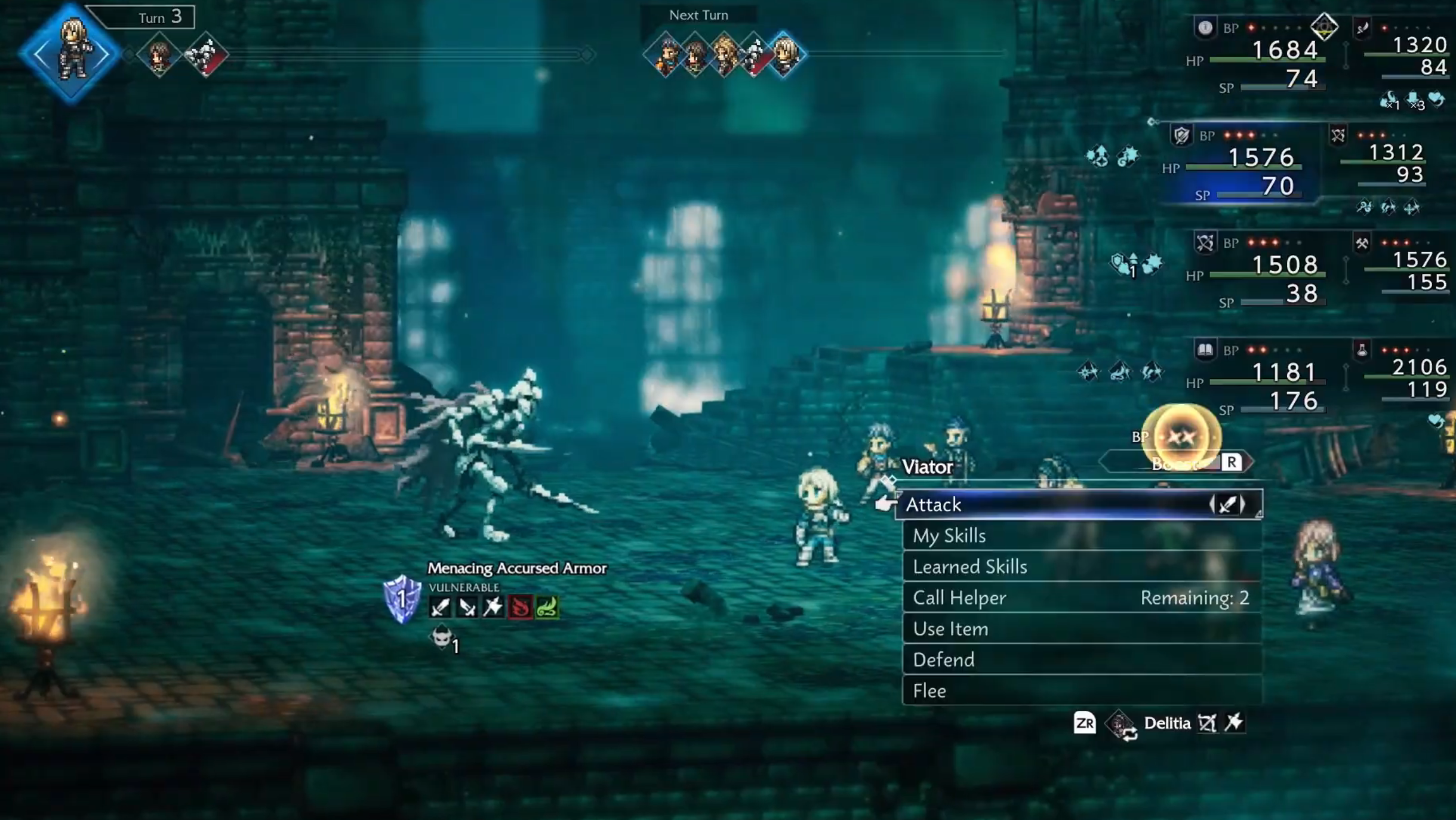Click the green wind vulnerability icon
Viewport: 1456px width, 820px height.
pyautogui.click(x=547, y=609)
